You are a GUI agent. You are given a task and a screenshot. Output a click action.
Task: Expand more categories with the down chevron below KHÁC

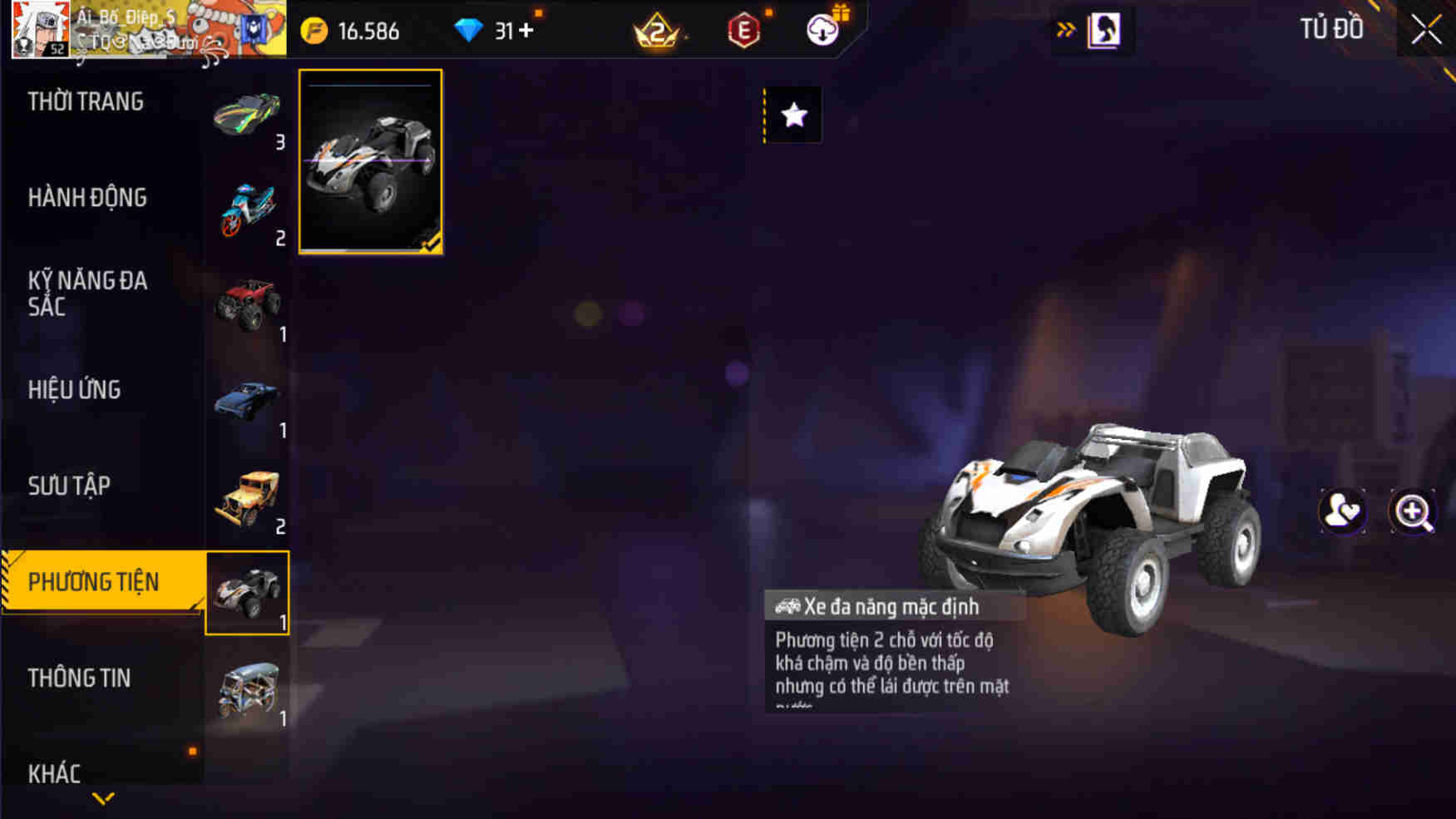(102, 799)
